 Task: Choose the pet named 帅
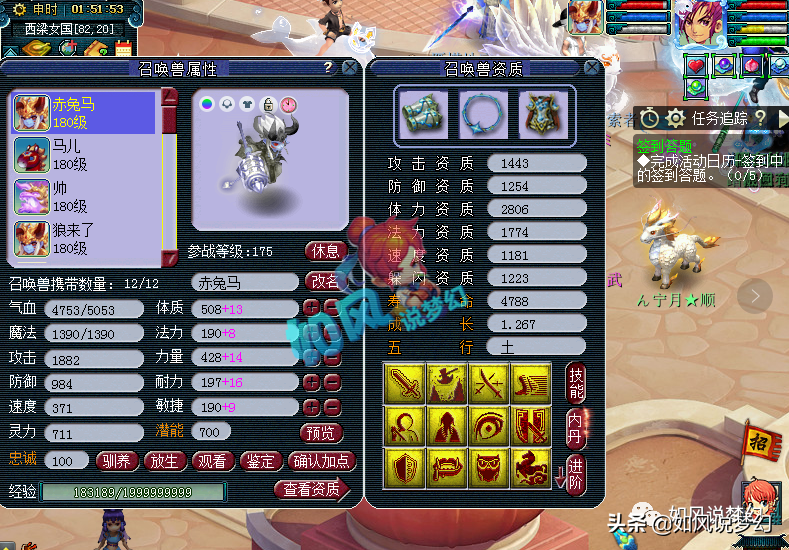[84, 196]
